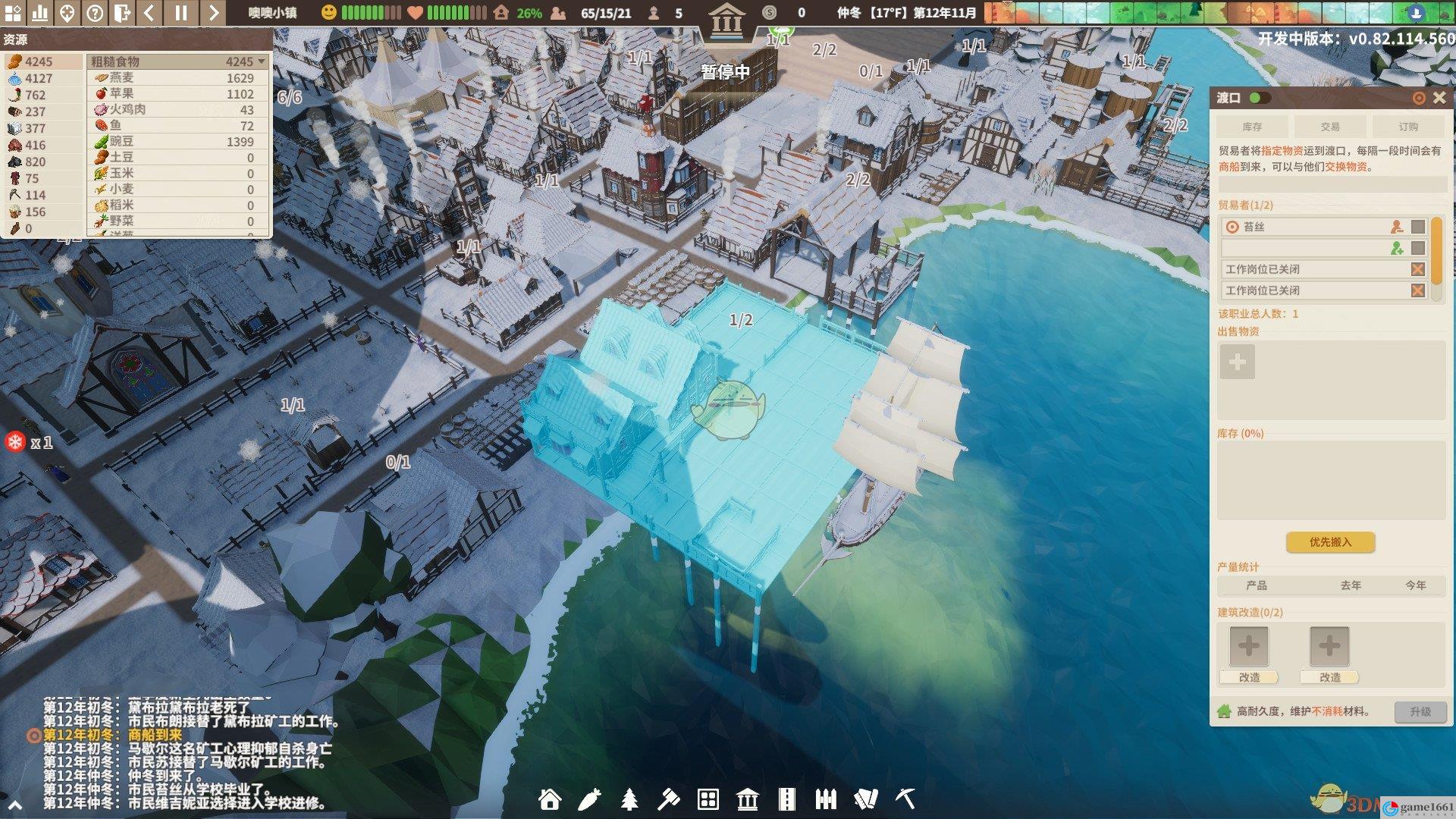Expand the 粗糙食物 food category dropdown
Screen dimensions: 1456x819
pyautogui.click(x=262, y=61)
